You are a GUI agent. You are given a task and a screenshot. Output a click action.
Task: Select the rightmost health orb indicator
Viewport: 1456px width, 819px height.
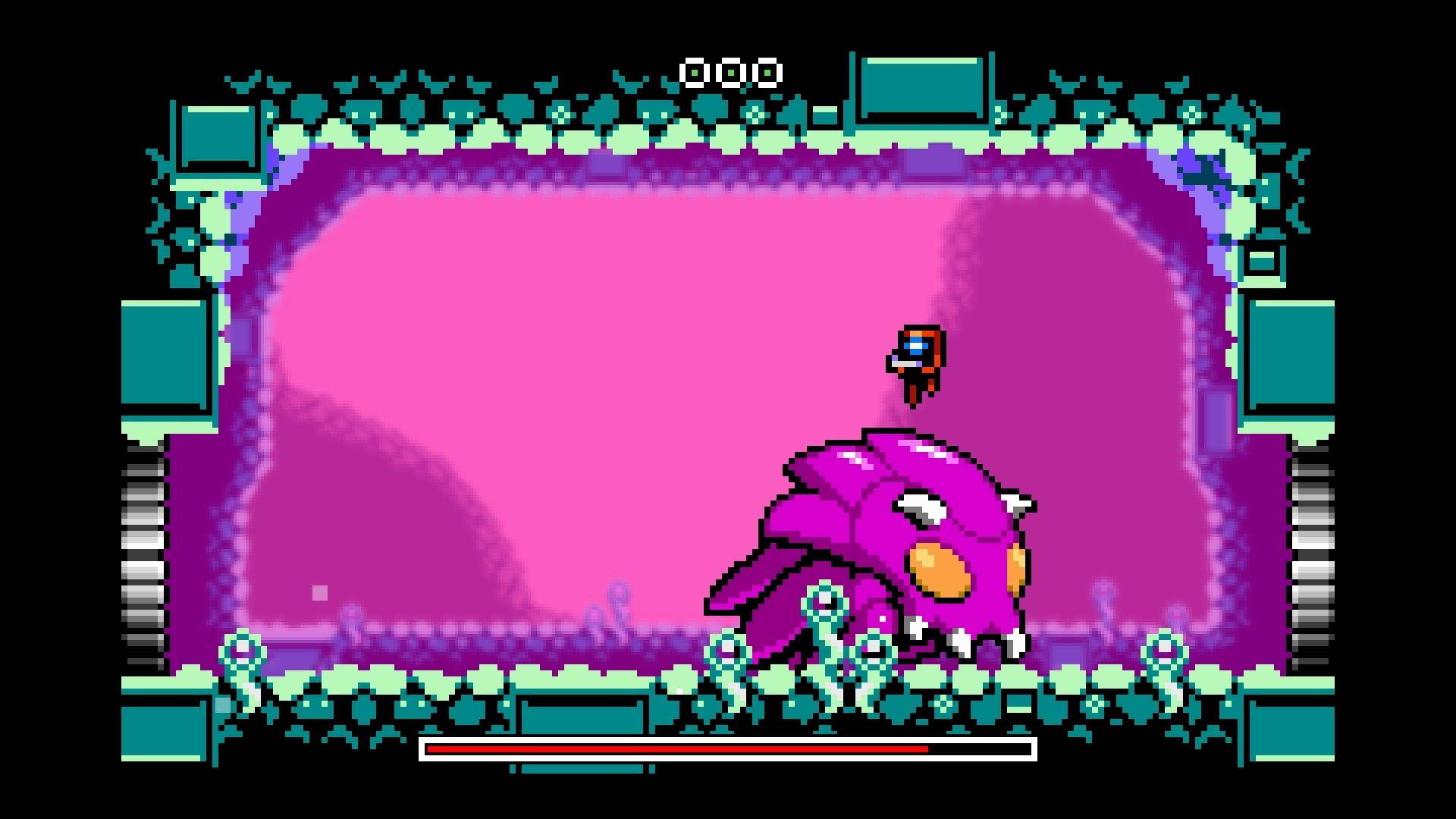point(767,72)
